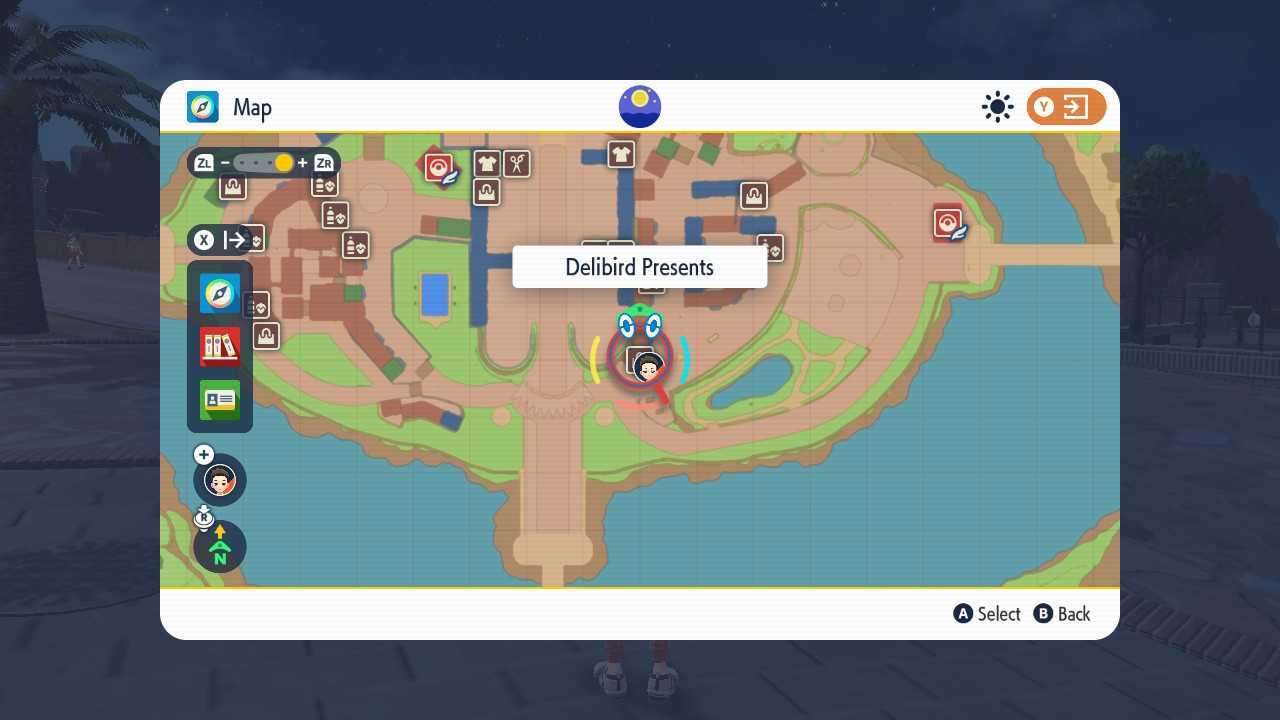Toggle map icon visibility with the X button

[204, 239]
